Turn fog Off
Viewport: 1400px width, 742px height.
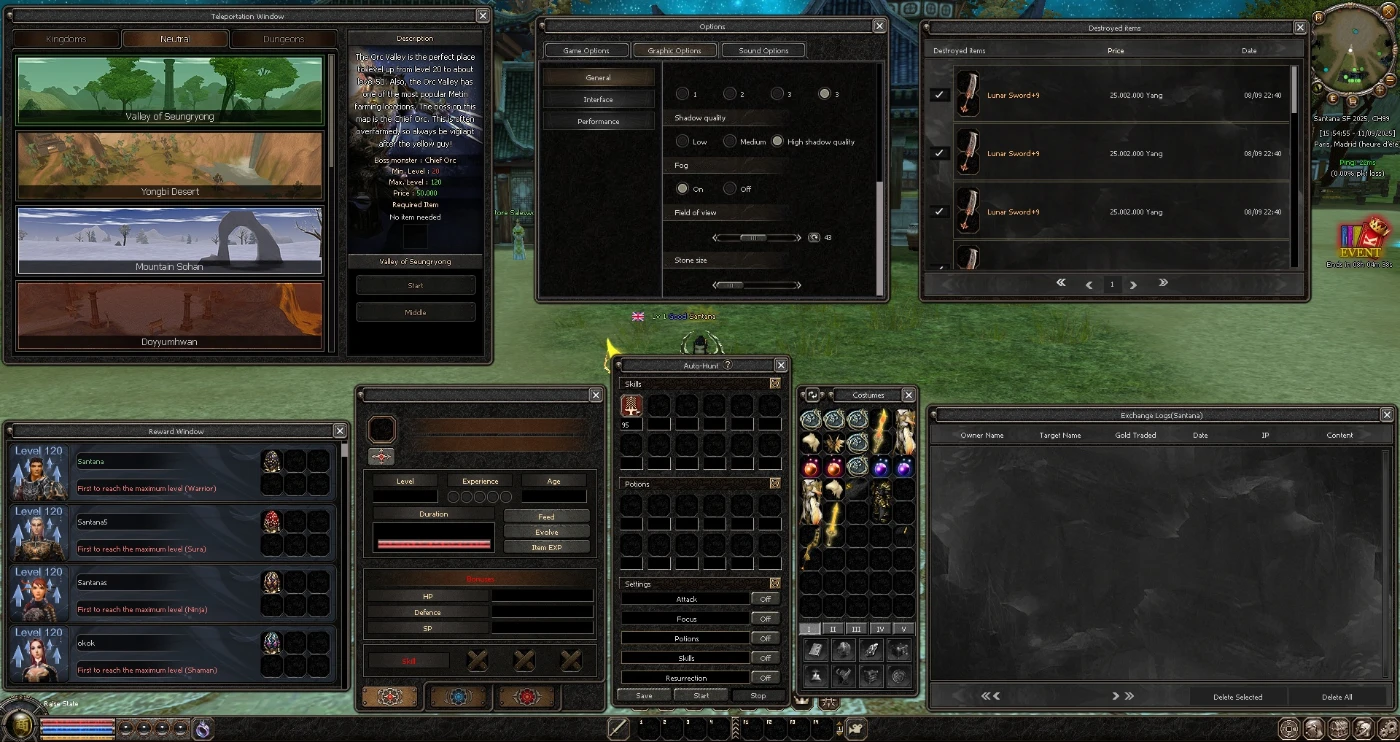point(731,189)
